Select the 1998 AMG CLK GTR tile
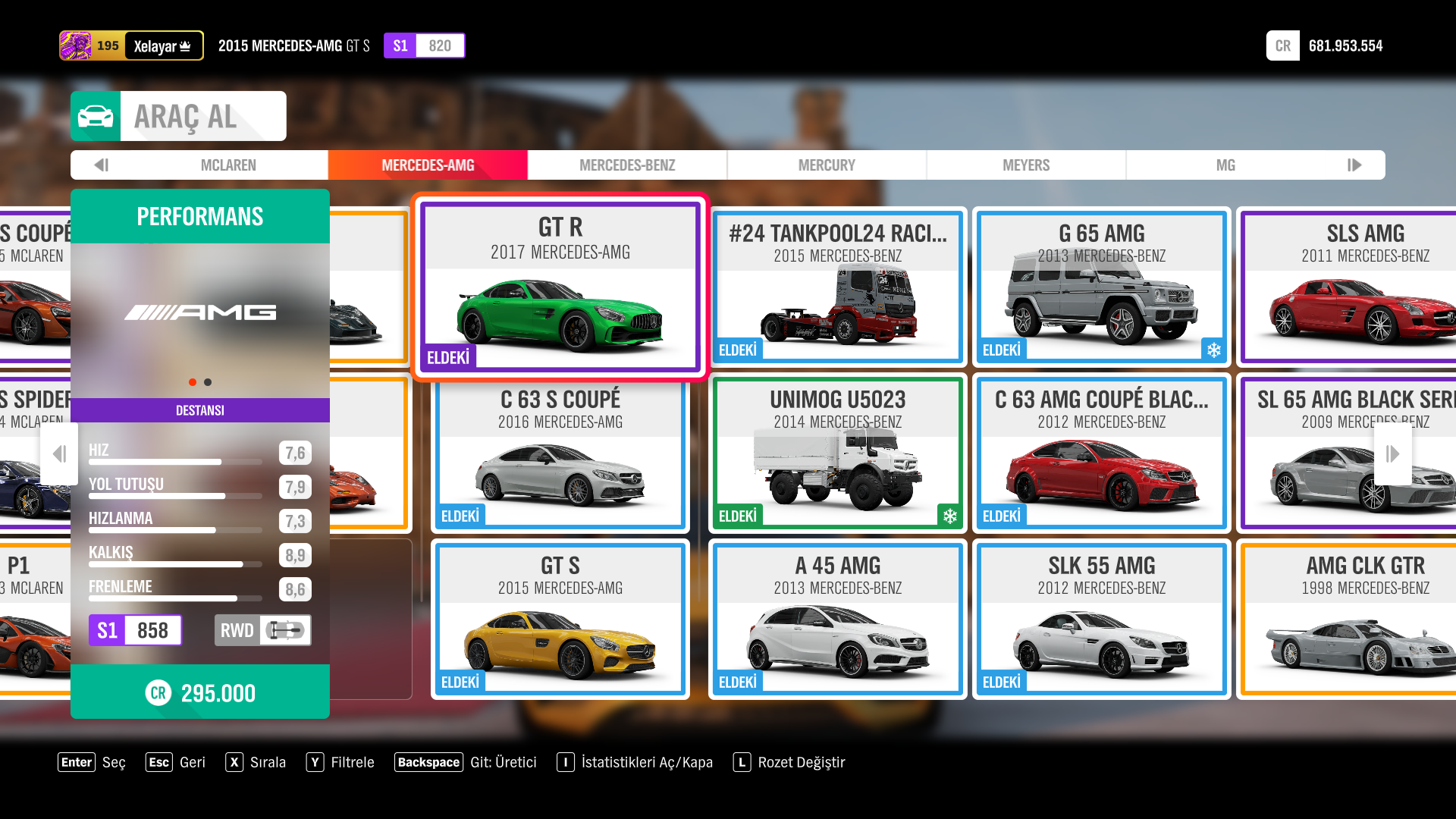The width and height of the screenshot is (1456, 819). pyautogui.click(x=1357, y=620)
